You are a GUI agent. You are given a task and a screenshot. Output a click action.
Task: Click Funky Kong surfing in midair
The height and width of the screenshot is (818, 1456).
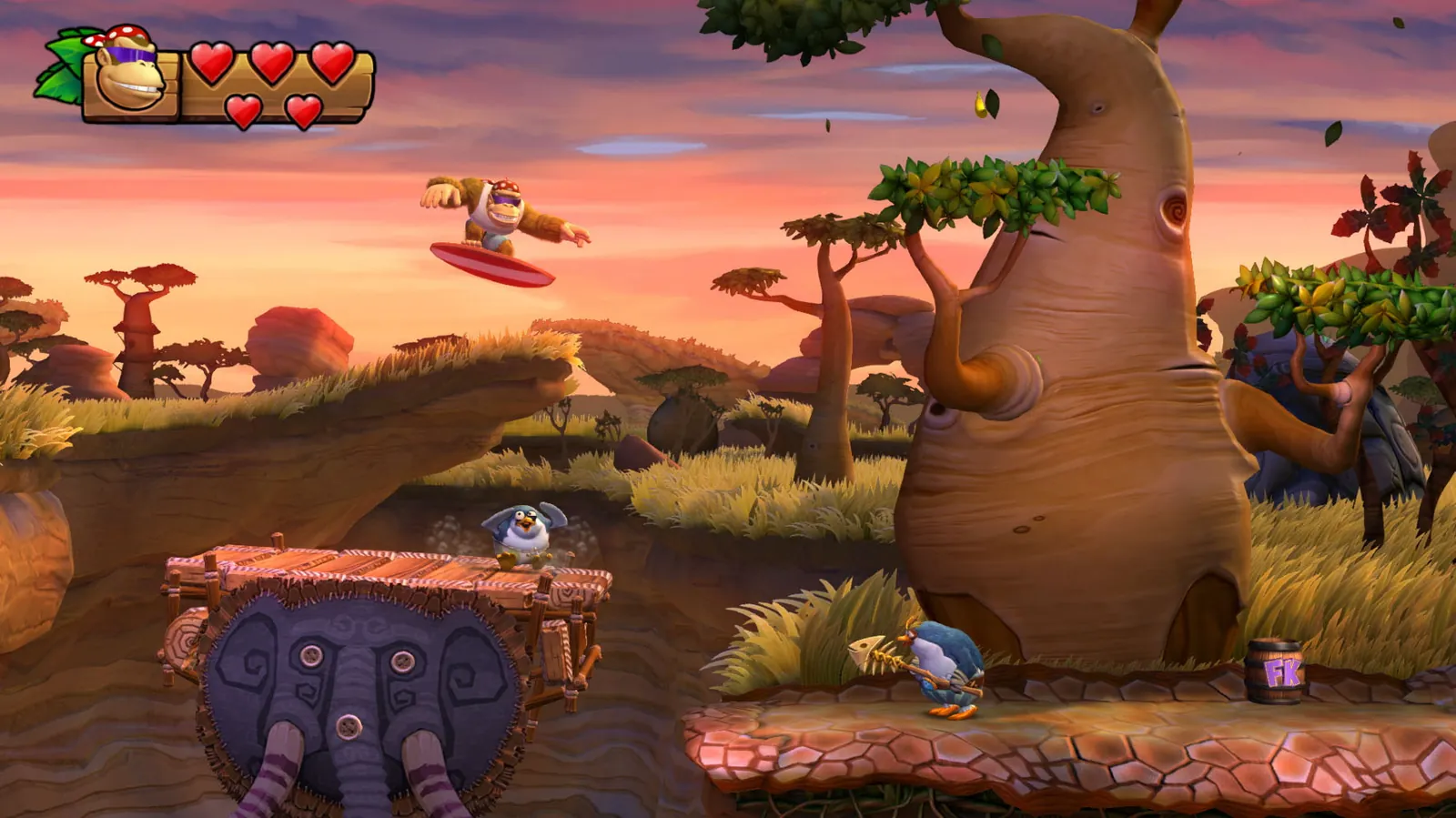point(496,214)
